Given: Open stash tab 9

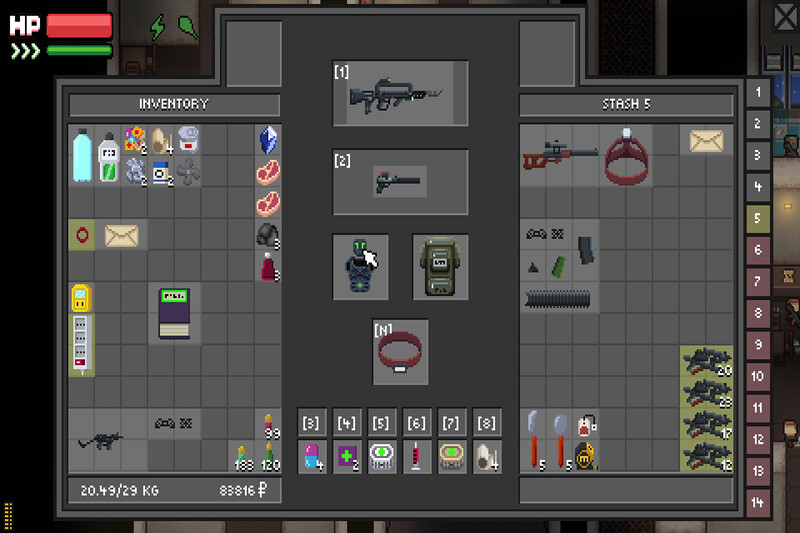Looking at the screenshot, I should tap(758, 345).
